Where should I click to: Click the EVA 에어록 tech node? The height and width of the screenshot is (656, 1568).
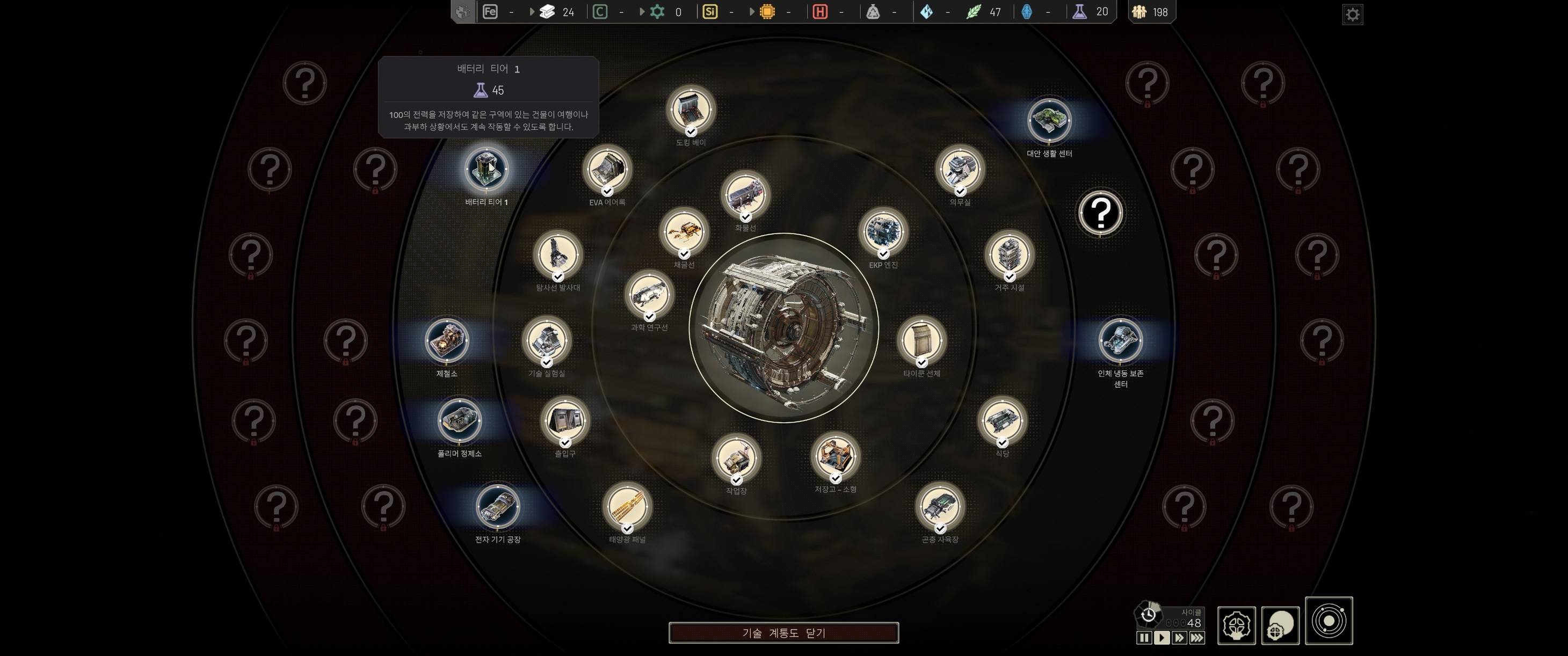tap(607, 169)
